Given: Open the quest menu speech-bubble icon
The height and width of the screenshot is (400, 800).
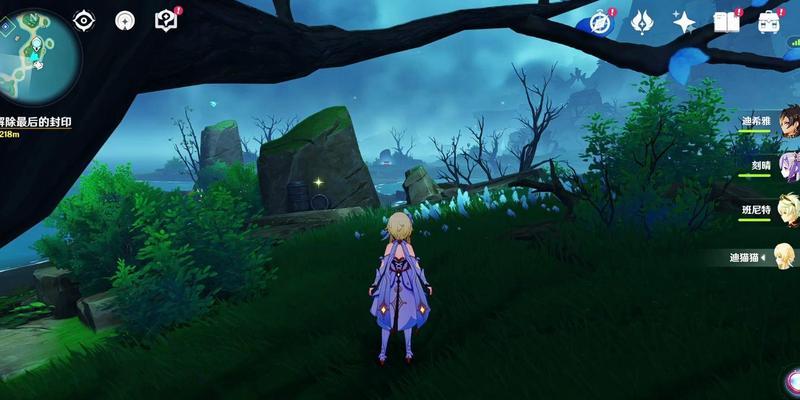Looking at the screenshot, I should (x=166, y=20).
